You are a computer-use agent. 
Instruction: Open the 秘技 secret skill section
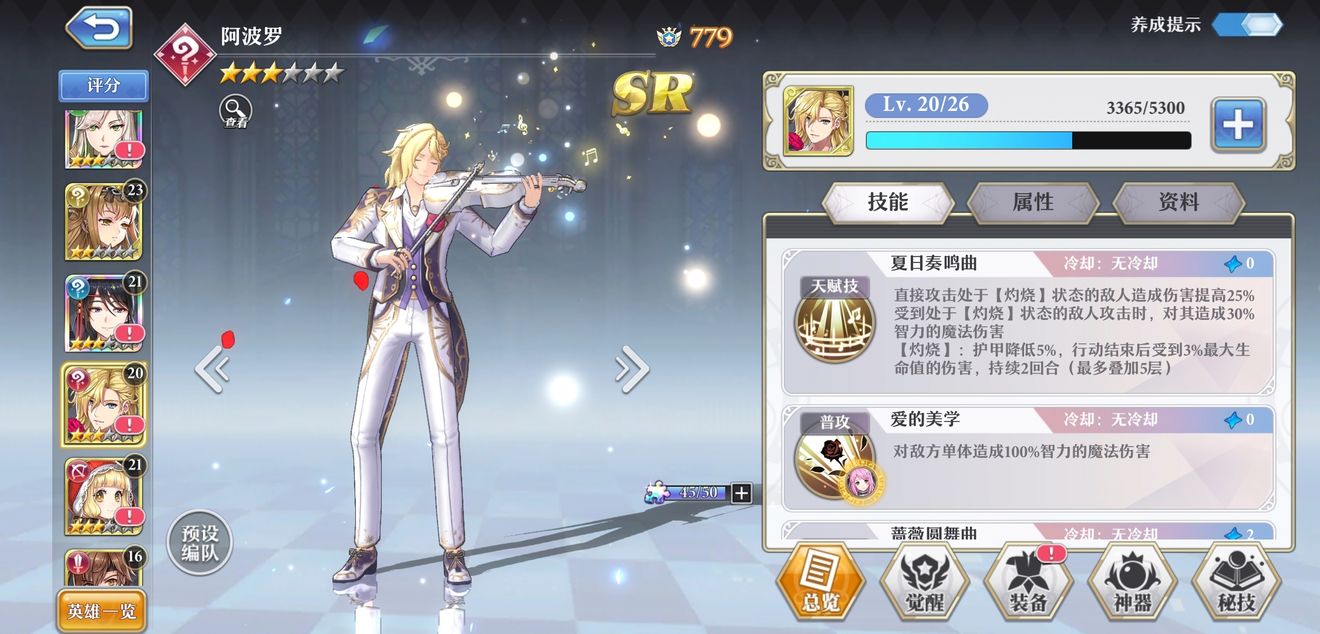(1236, 585)
